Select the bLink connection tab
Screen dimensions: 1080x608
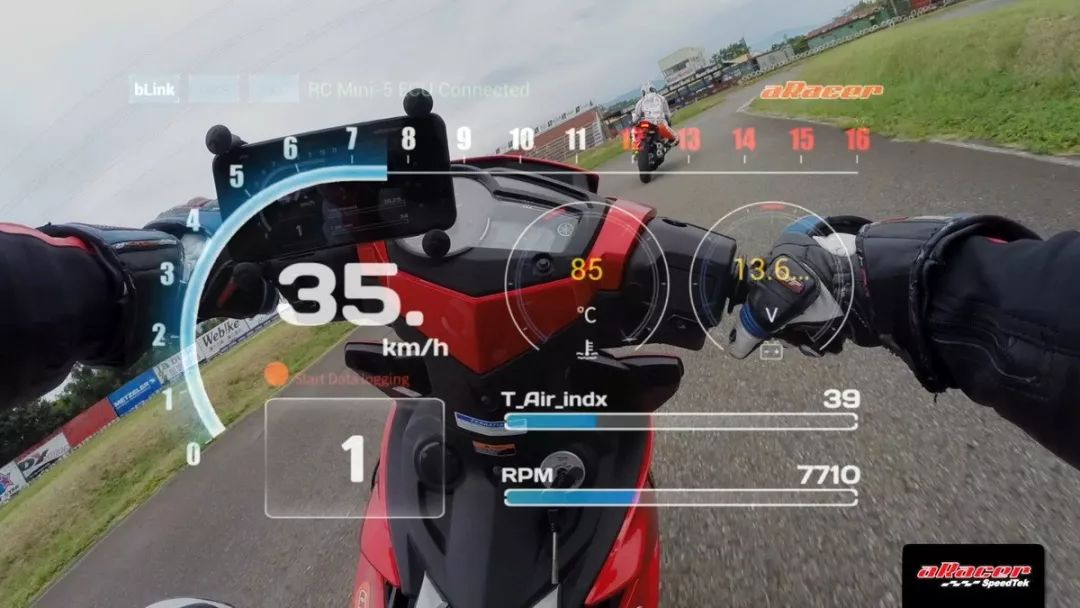(154, 90)
